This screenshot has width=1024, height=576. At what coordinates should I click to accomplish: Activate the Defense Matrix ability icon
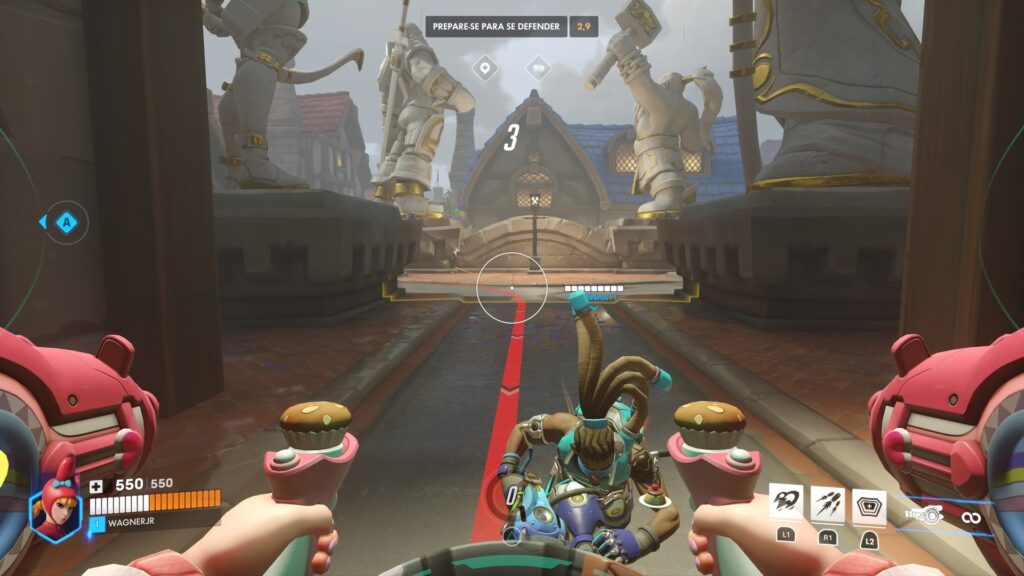pyautogui.click(x=869, y=505)
